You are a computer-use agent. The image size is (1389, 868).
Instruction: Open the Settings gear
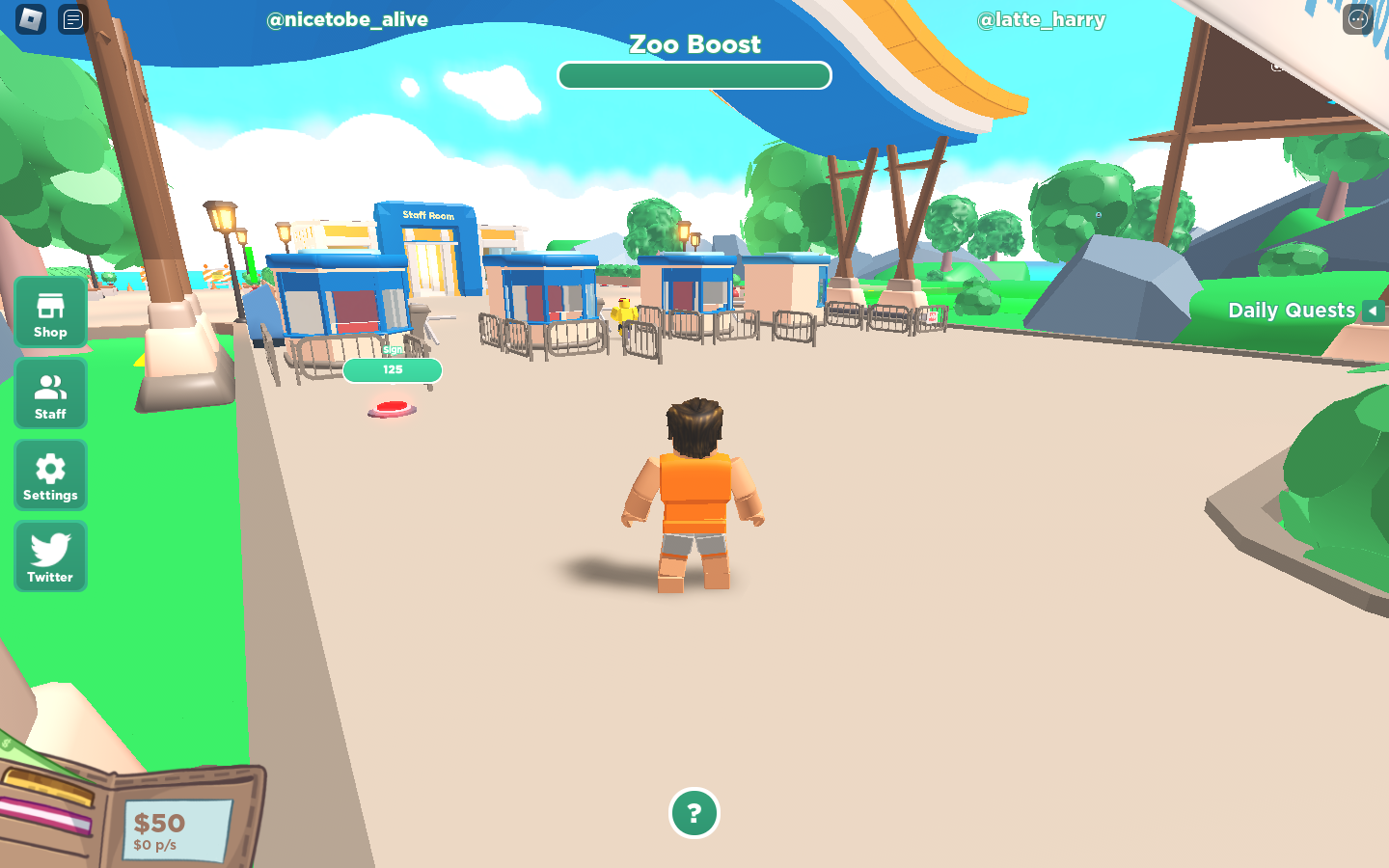tap(50, 475)
